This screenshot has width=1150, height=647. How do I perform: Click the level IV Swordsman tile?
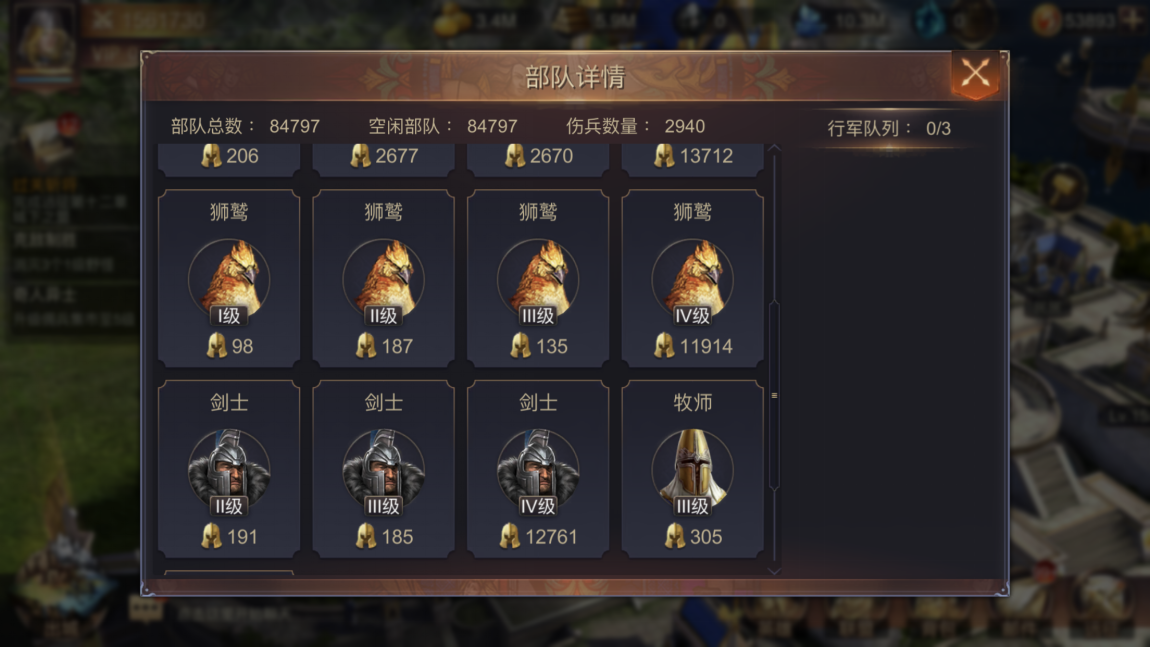[538, 469]
